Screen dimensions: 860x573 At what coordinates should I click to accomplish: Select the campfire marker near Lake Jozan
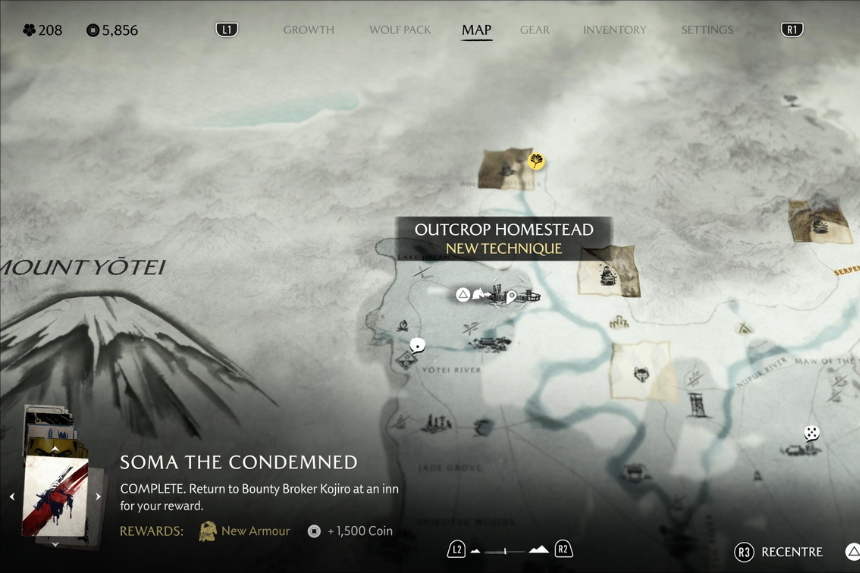click(x=402, y=325)
